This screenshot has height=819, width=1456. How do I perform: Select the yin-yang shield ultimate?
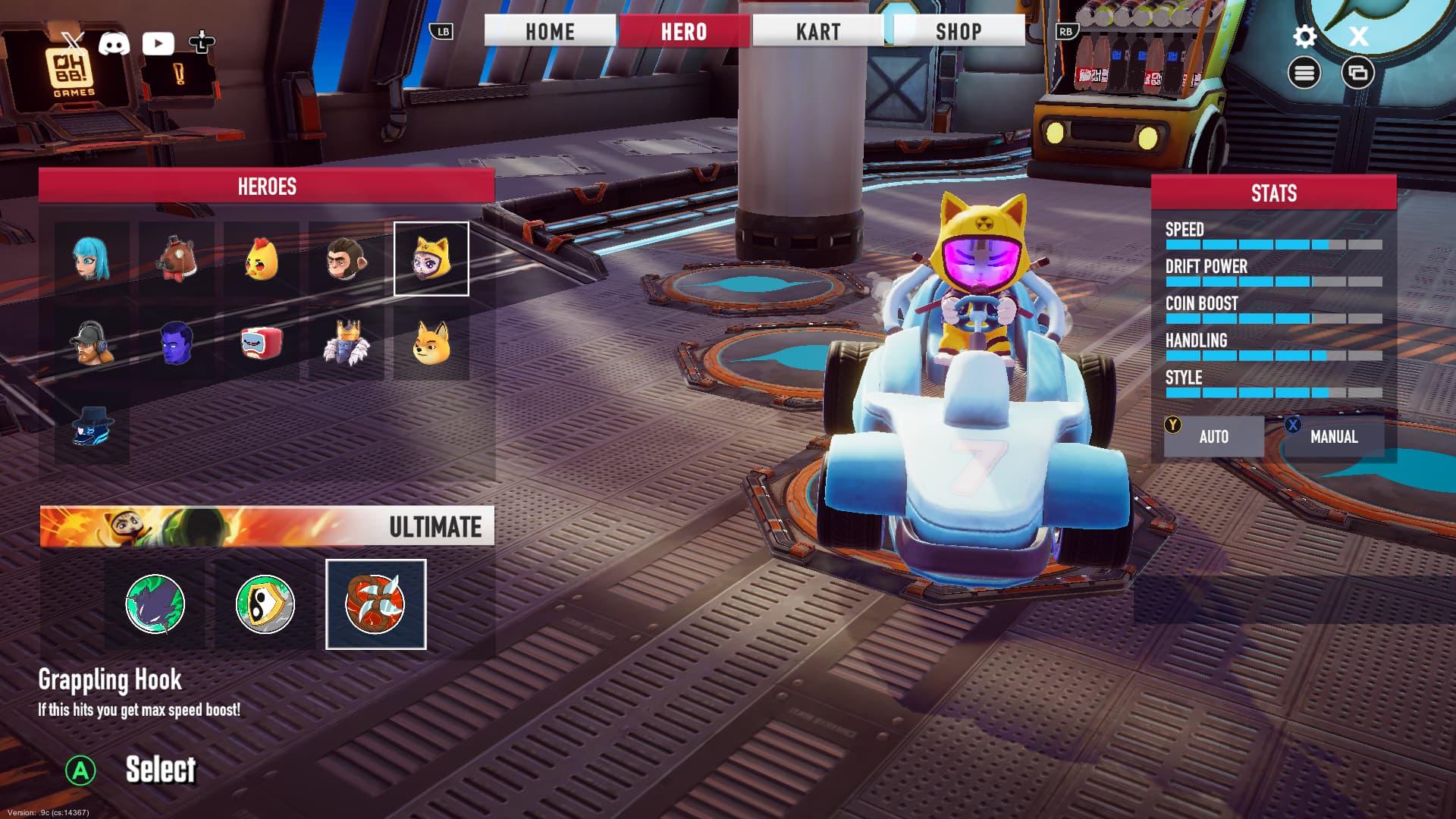[x=265, y=604]
